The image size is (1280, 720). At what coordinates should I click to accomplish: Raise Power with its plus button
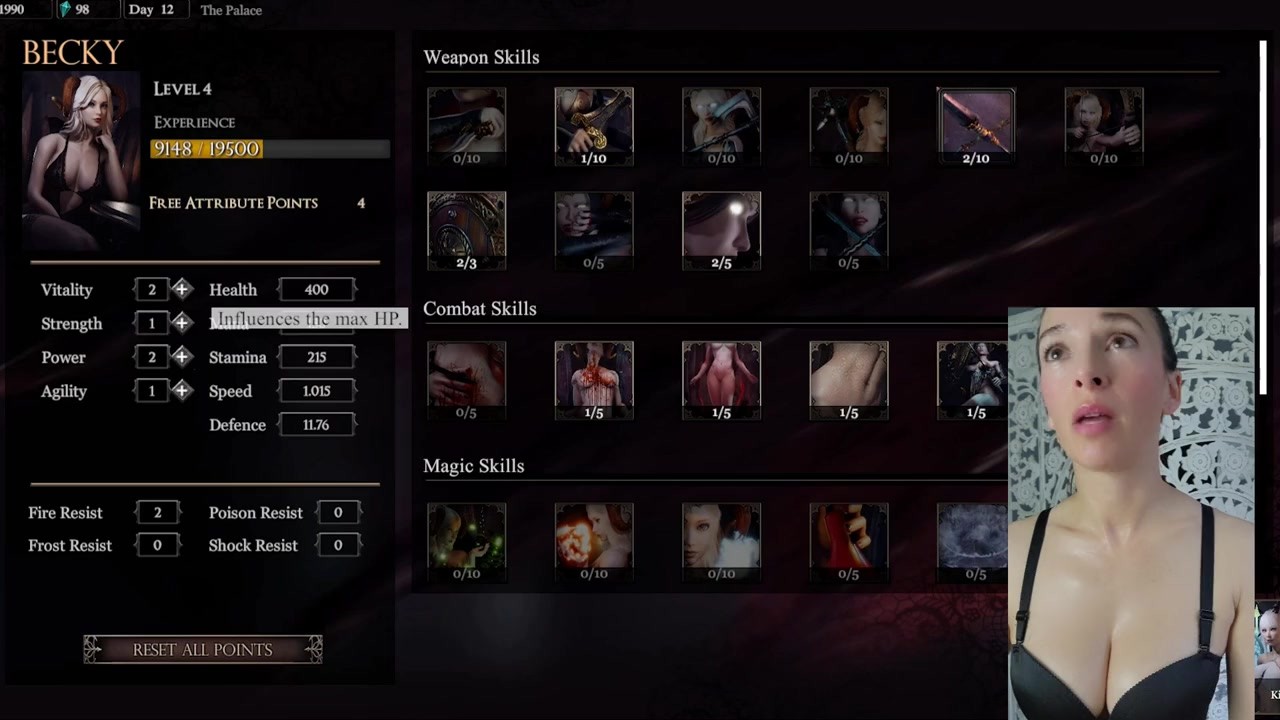coord(182,357)
